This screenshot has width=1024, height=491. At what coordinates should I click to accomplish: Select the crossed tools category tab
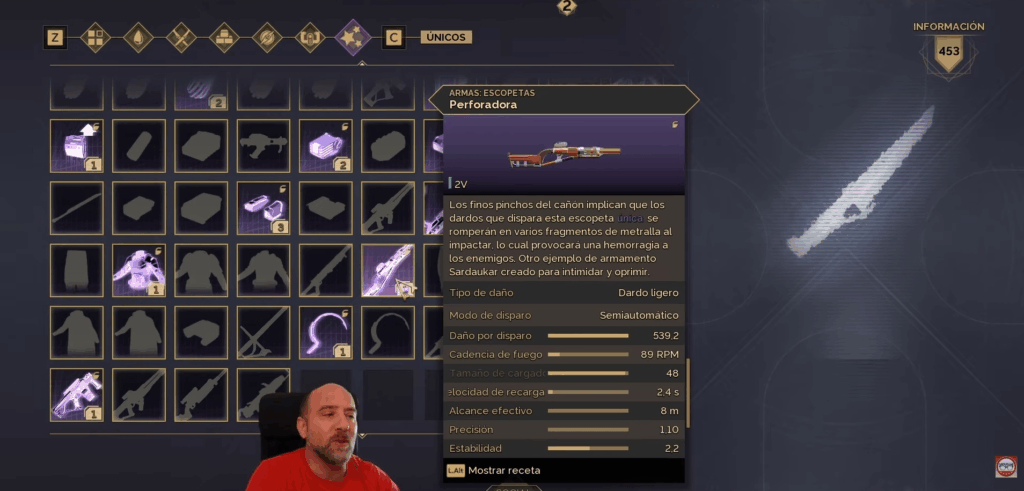click(181, 38)
